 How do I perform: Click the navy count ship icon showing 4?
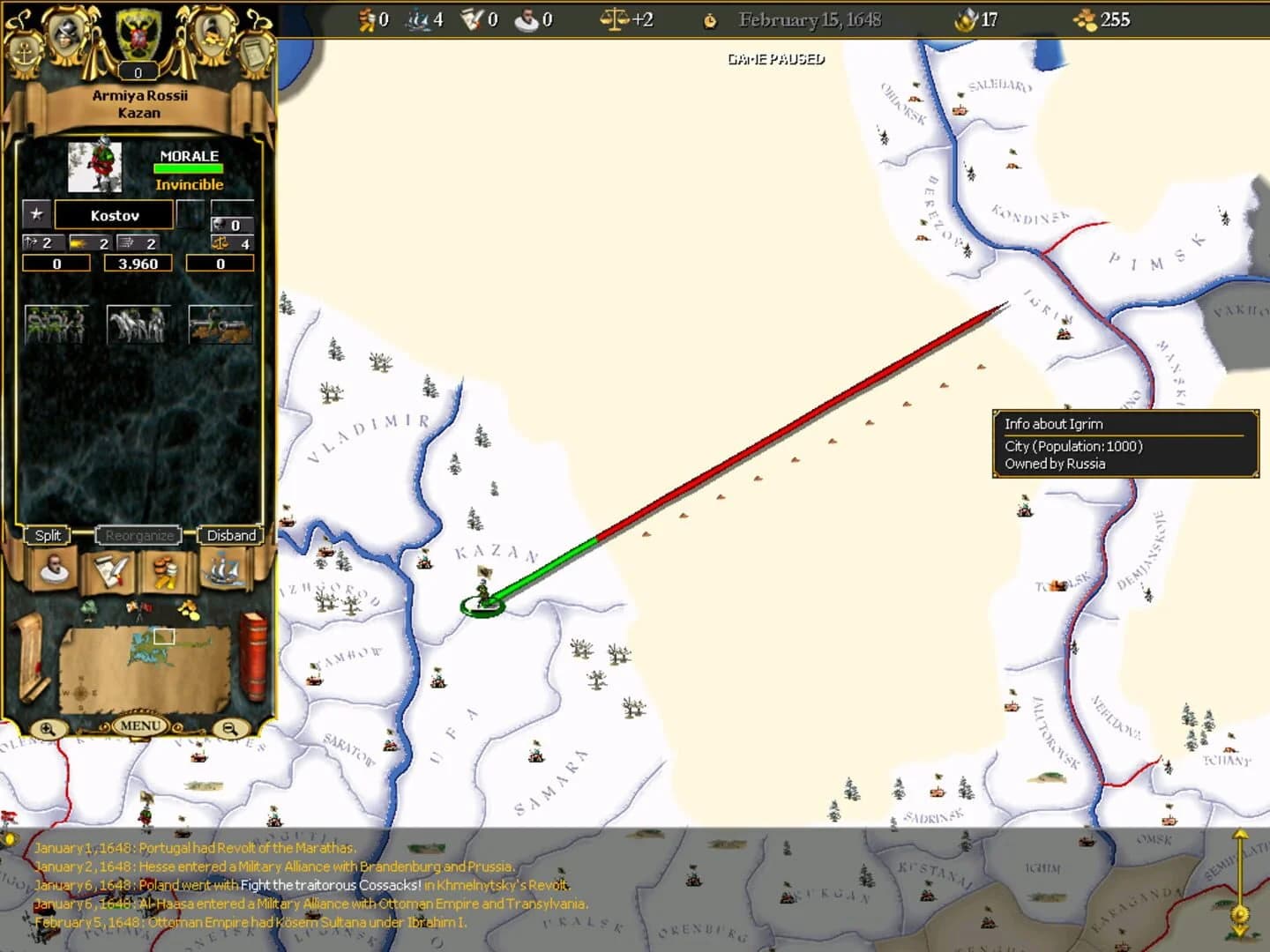pos(415,19)
